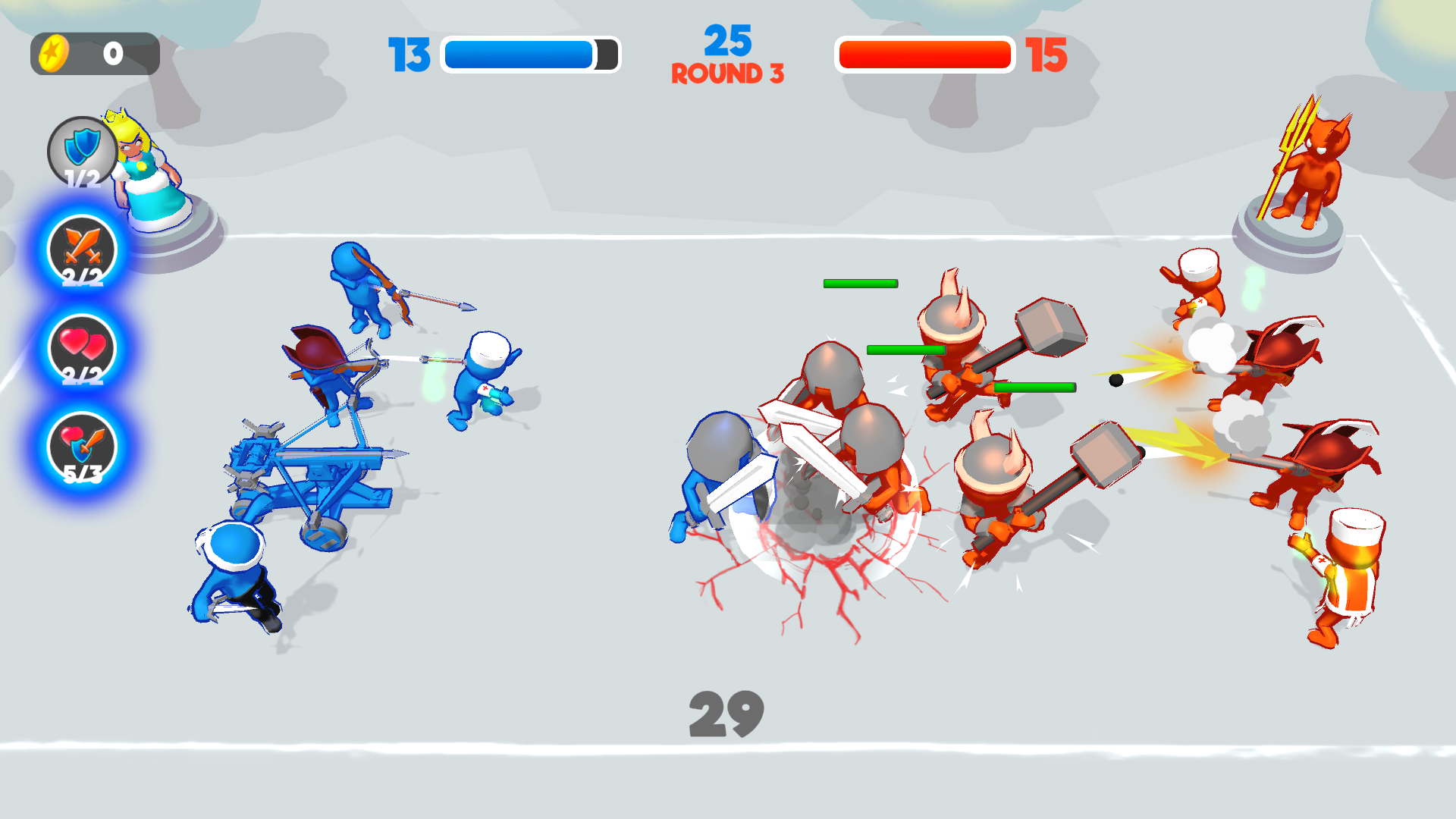Open the round 25 counter display
The width and height of the screenshot is (1456, 819).
(730, 42)
